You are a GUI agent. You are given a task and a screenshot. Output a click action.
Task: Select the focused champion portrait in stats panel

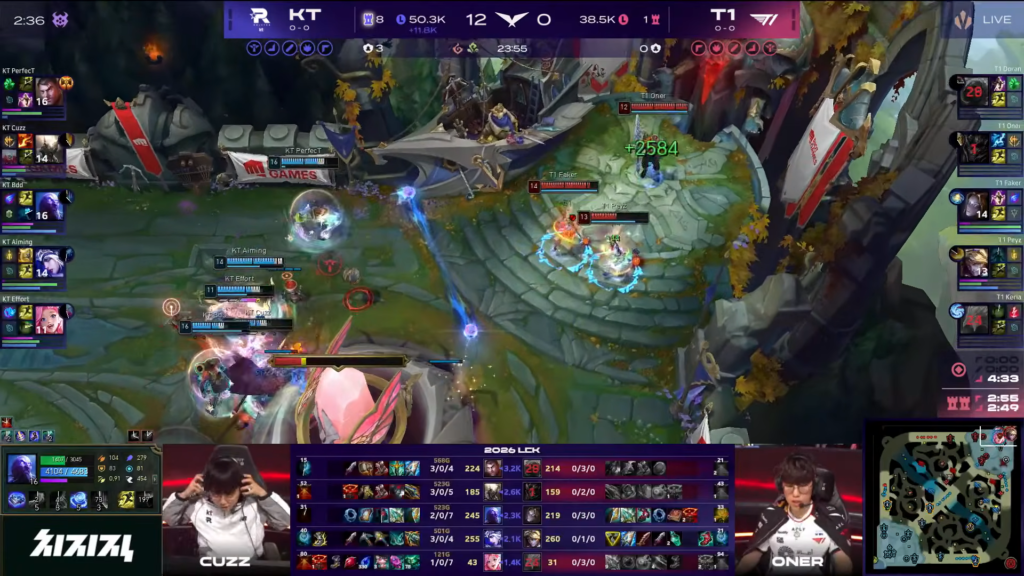(21, 468)
